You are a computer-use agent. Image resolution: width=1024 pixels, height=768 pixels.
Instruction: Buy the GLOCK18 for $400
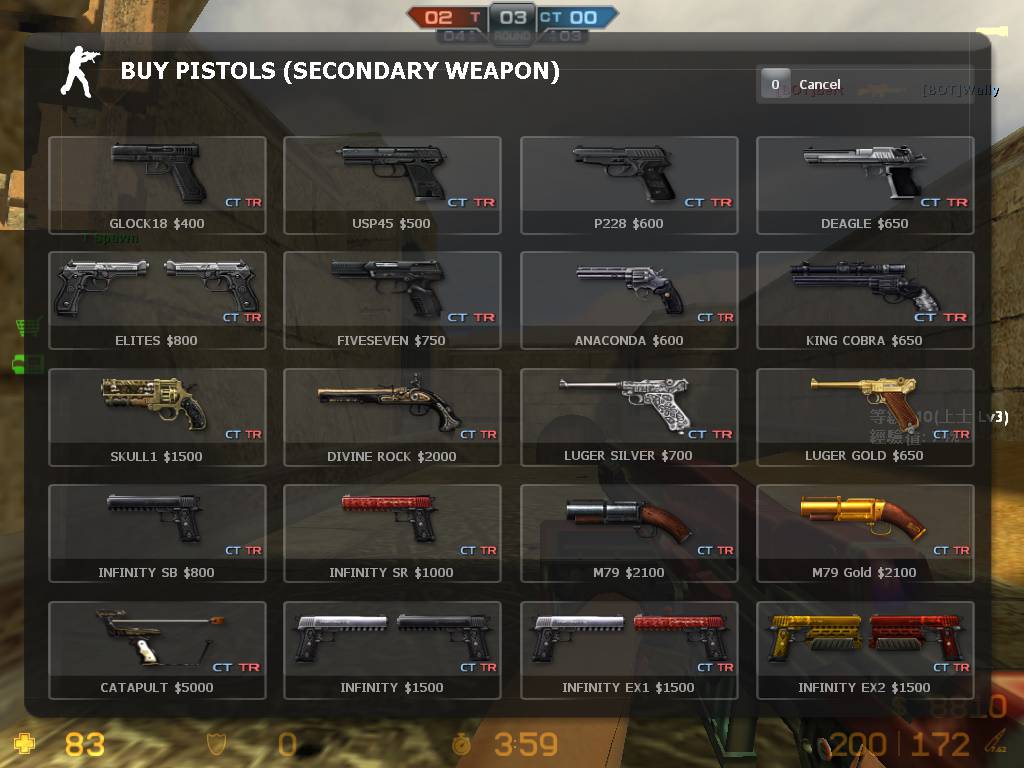coord(157,185)
